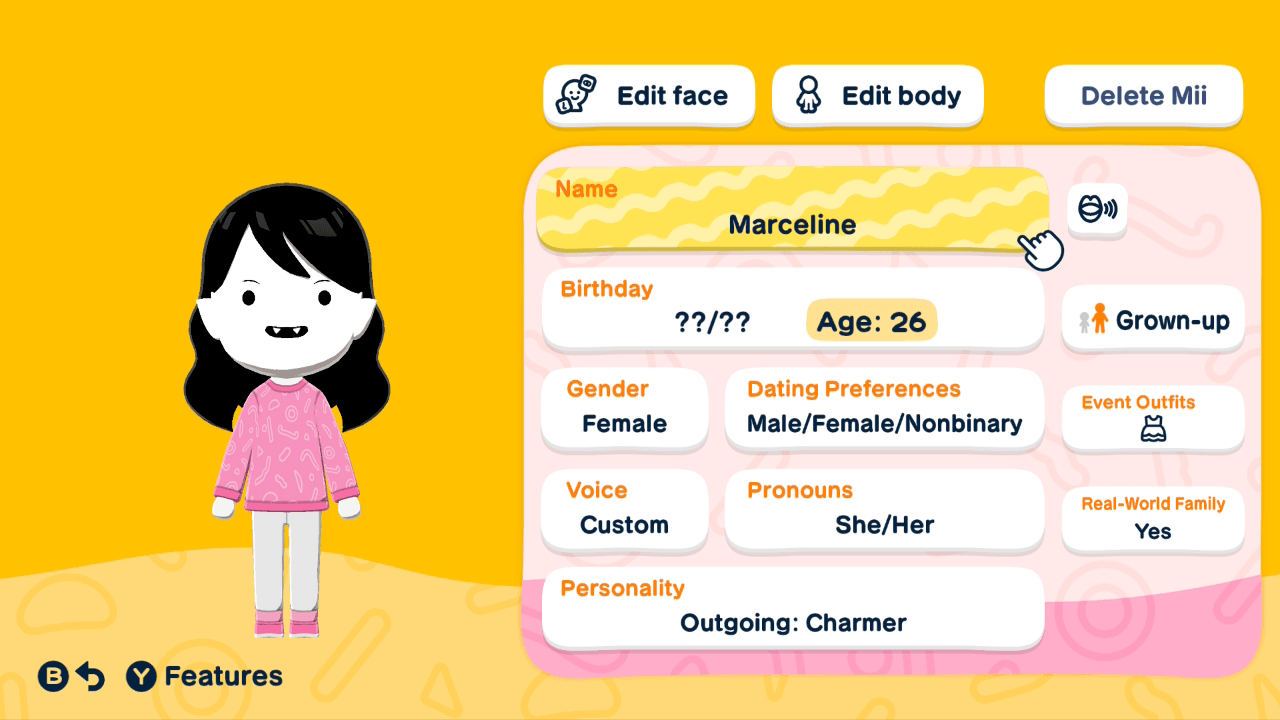The width and height of the screenshot is (1280, 720).
Task: Change Dating Preferences selection
Action: coord(884,410)
